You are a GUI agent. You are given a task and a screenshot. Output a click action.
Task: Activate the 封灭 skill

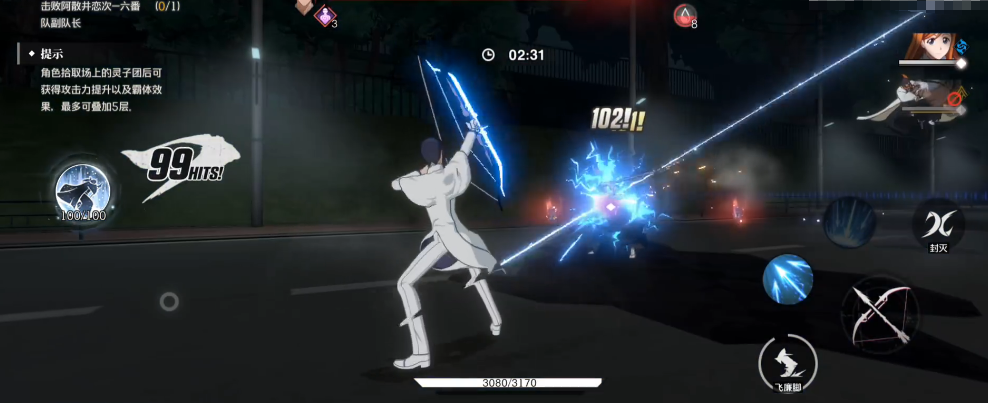(937, 222)
